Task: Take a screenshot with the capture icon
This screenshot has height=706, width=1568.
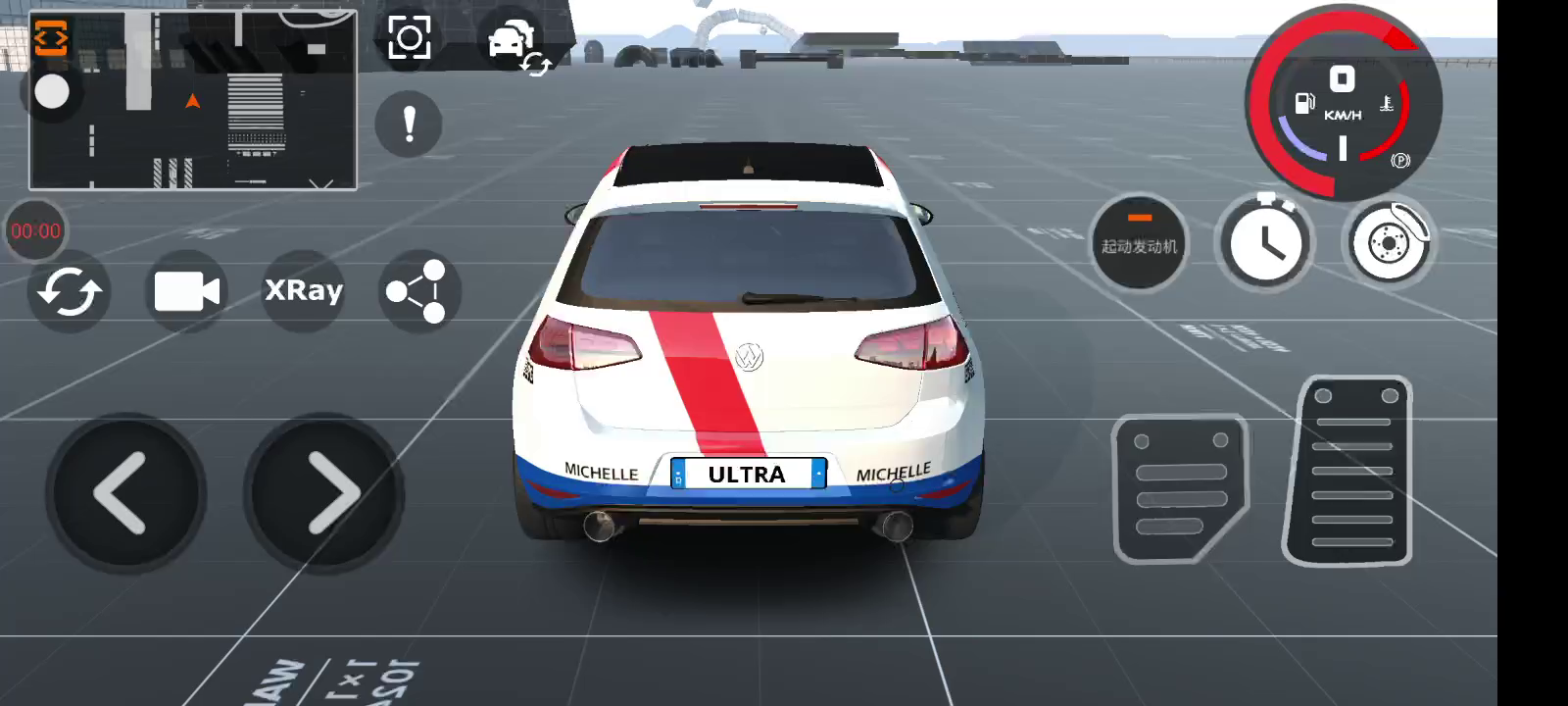Action: 410,38
